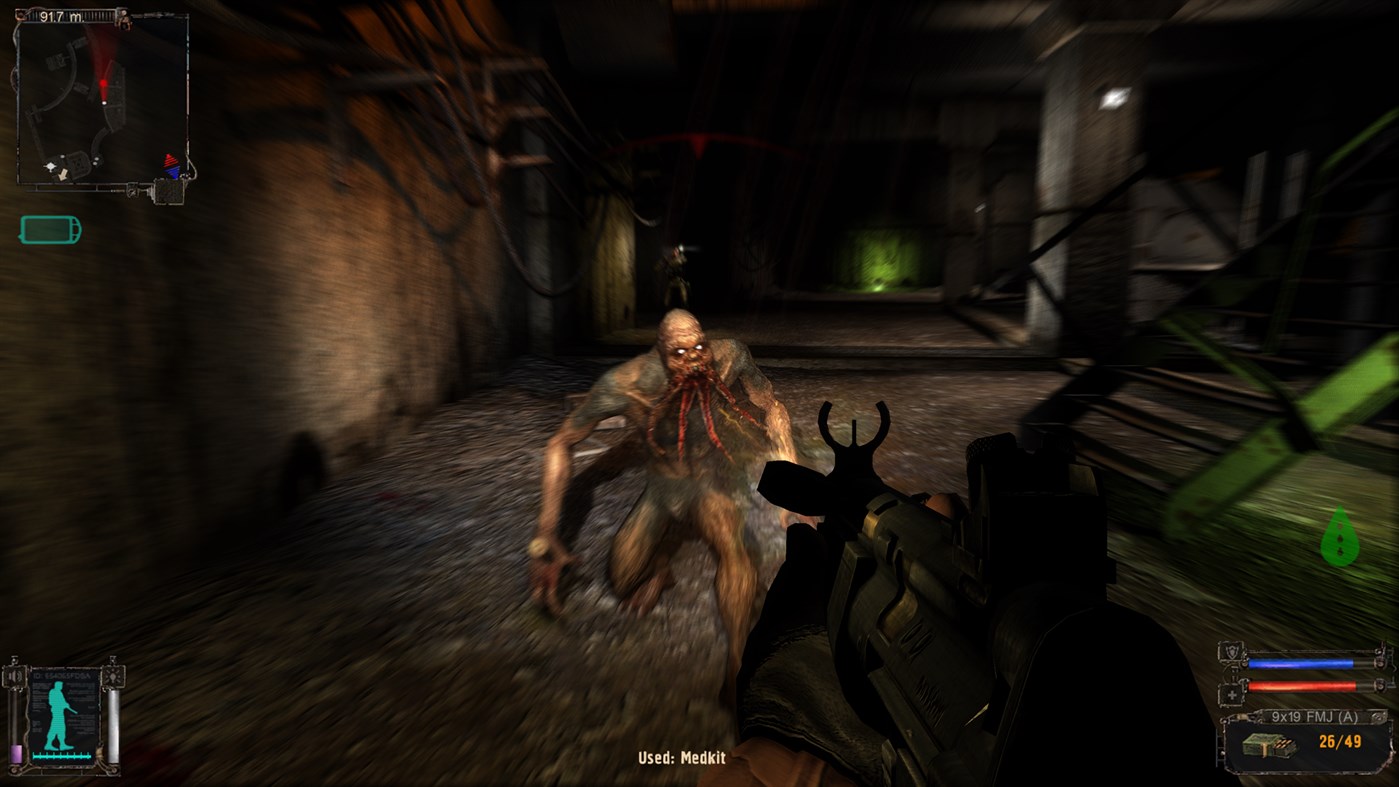Select the 9x19 ammo box icon
The image size is (1399, 787).
point(1269,745)
